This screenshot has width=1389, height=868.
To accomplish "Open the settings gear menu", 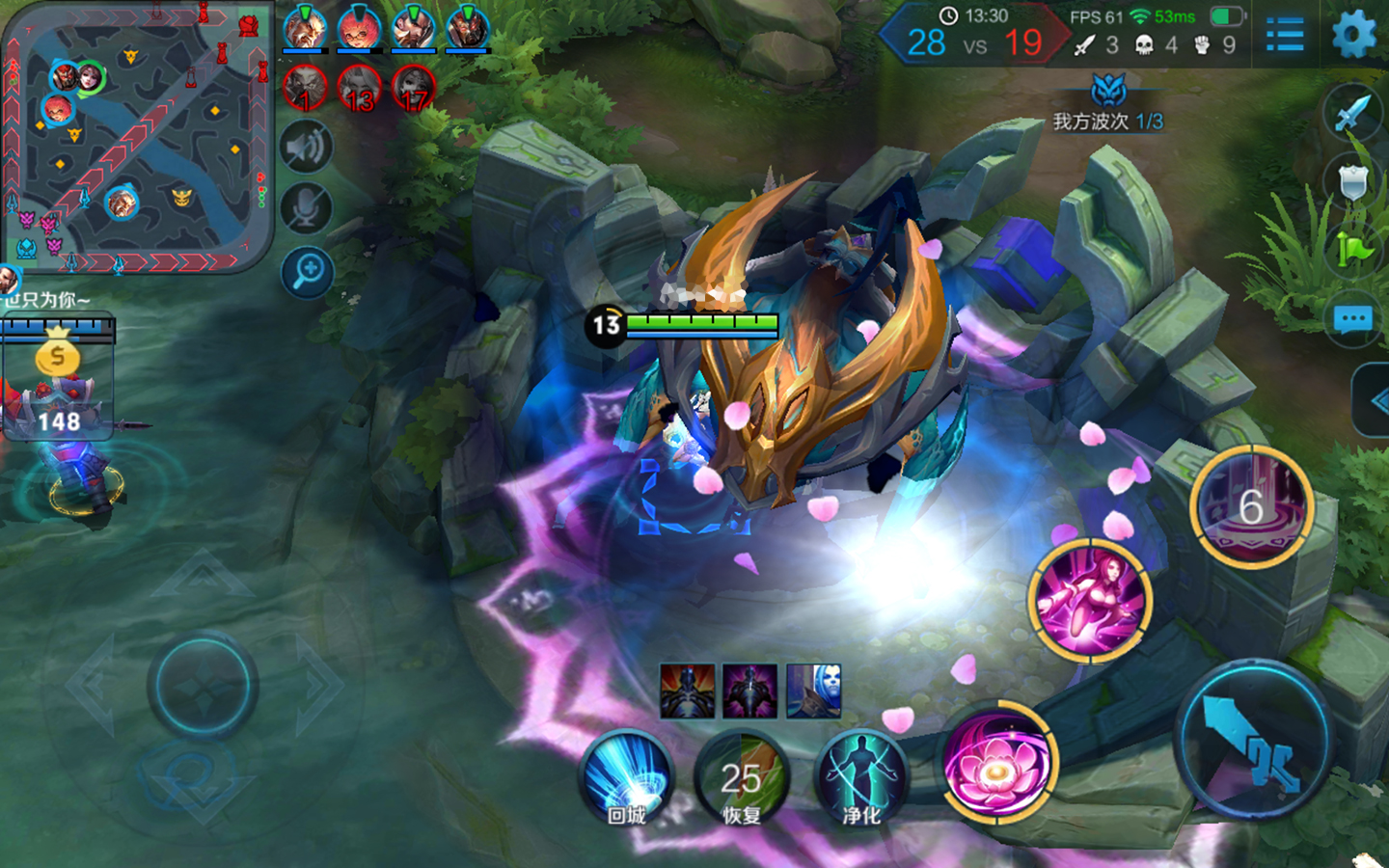I will tap(1353, 36).
